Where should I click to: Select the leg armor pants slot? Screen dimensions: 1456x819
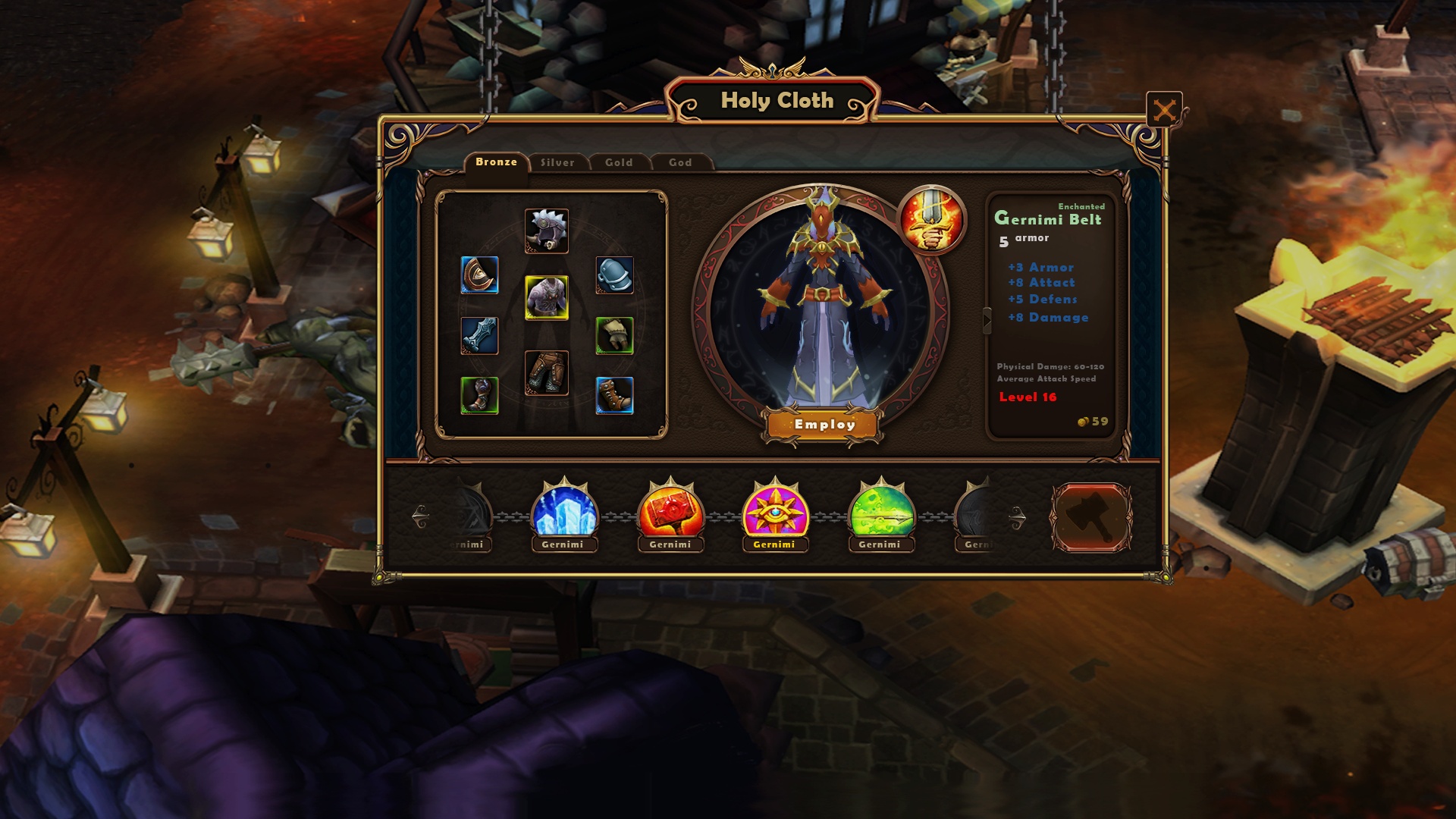[546, 372]
